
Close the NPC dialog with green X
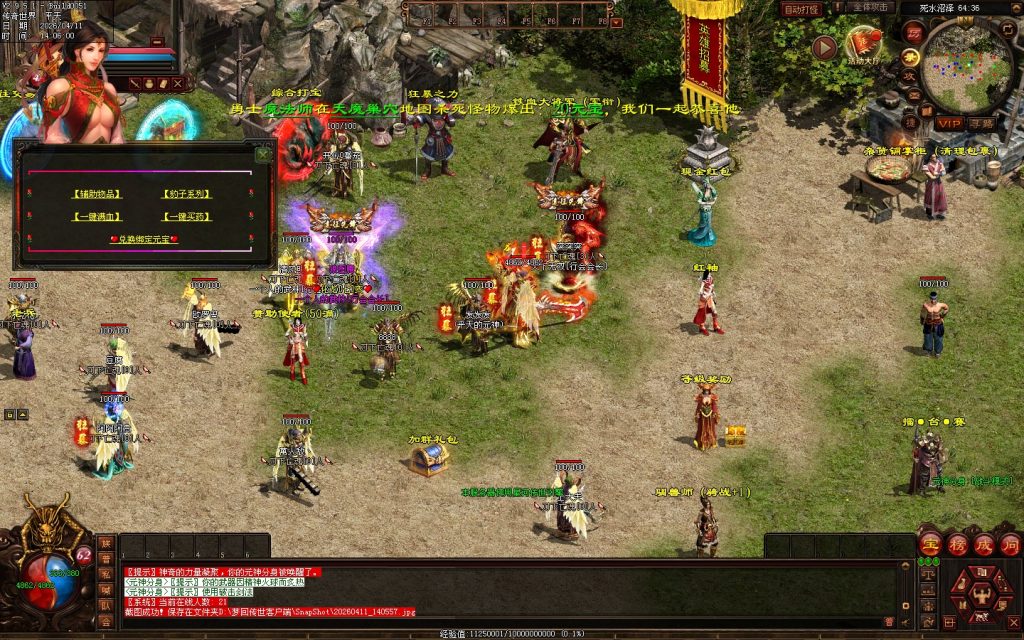click(263, 154)
